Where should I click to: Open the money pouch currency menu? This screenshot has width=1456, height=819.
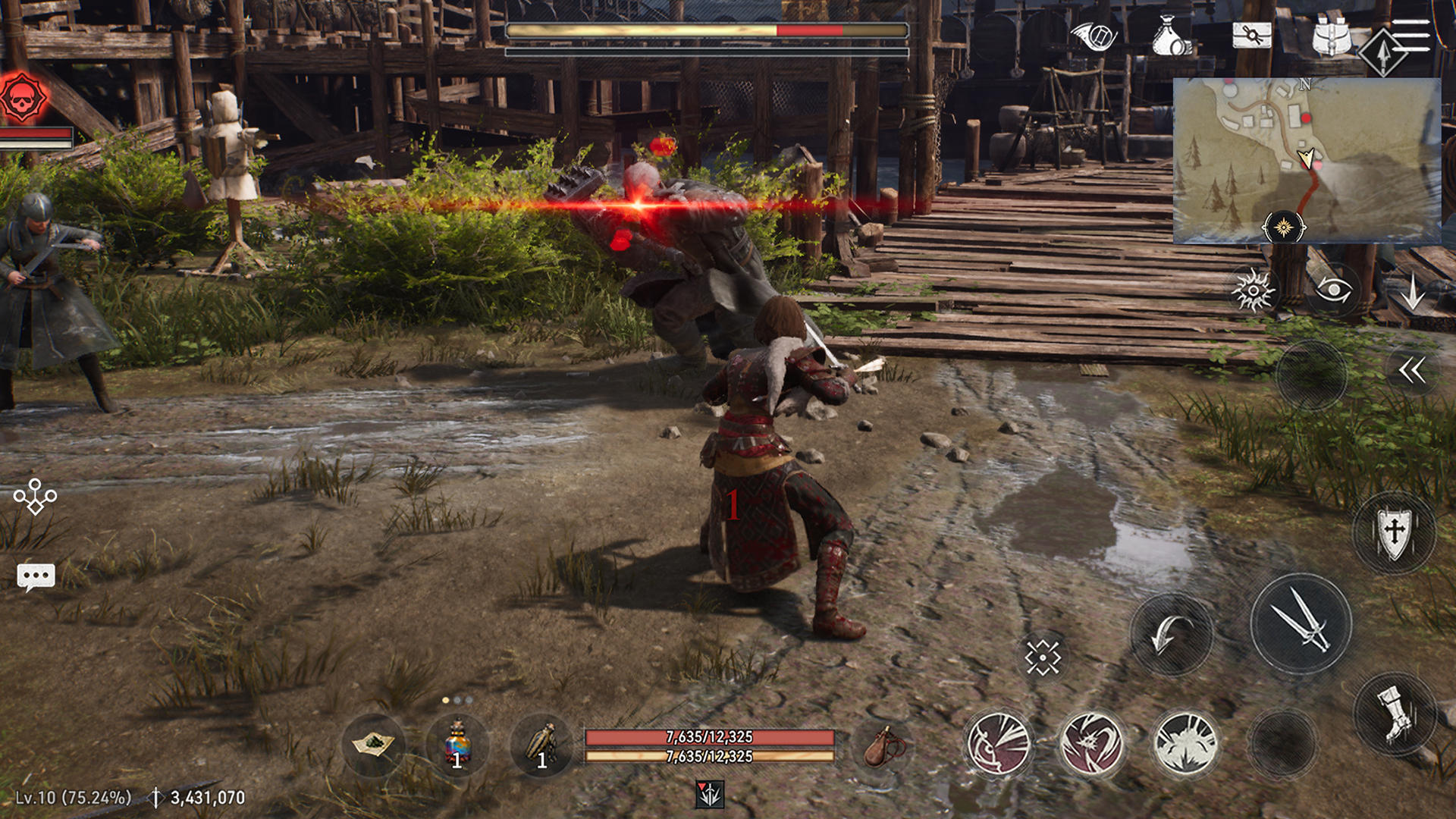[1172, 34]
